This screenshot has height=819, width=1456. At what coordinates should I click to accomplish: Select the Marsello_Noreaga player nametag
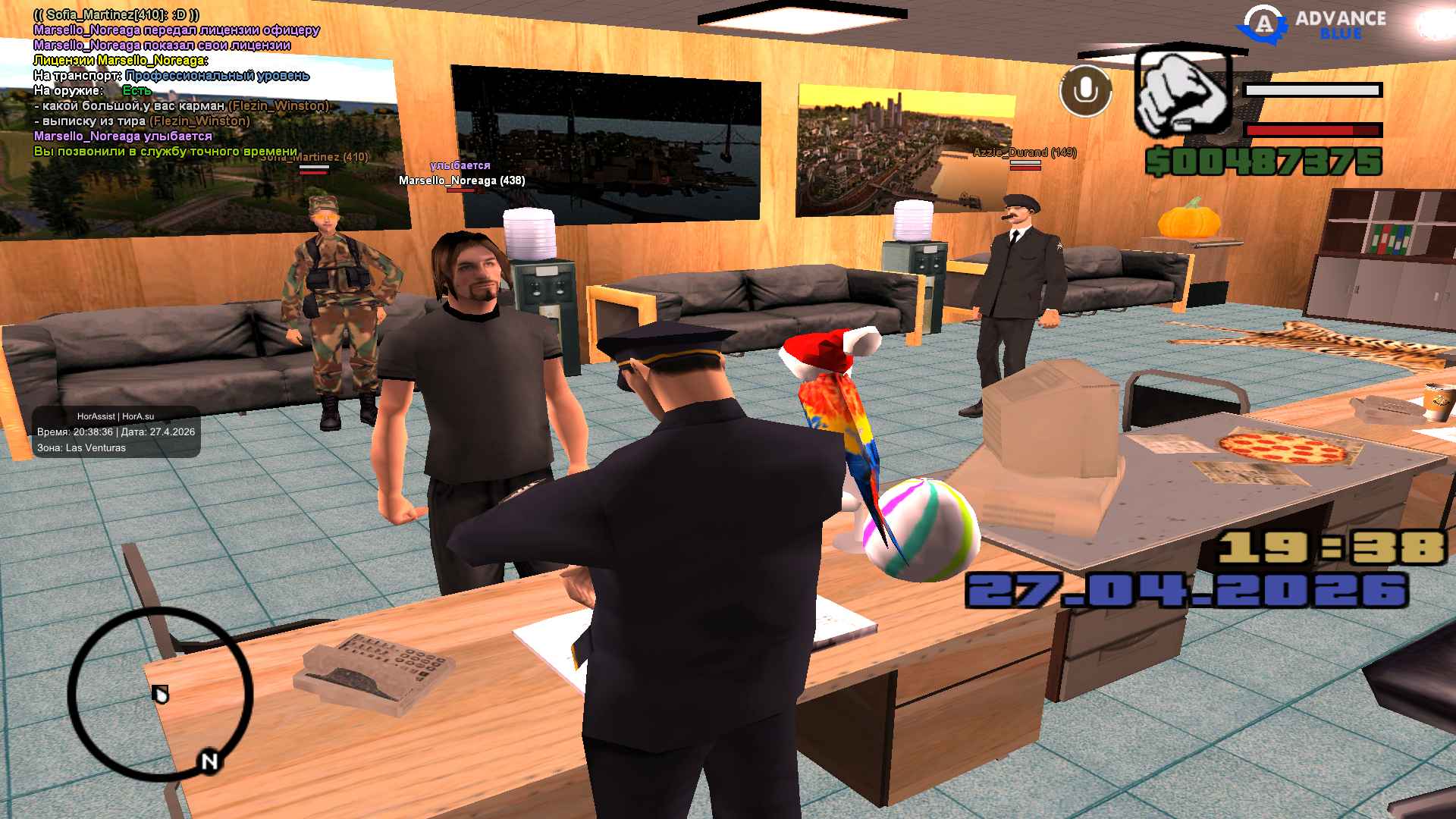click(x=462, y=180)
